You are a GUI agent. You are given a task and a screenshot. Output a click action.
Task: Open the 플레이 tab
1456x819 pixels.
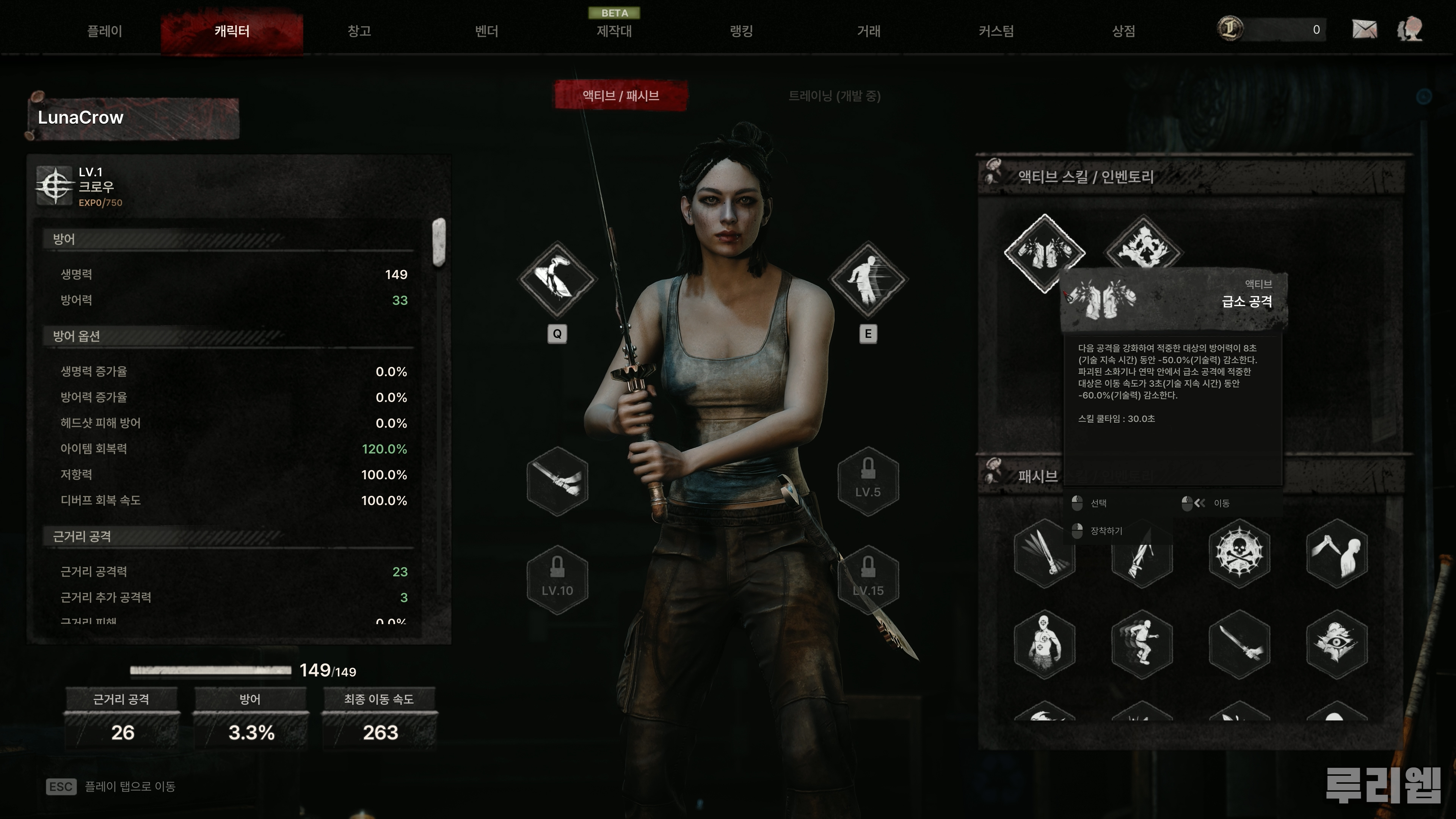pos(105,31)
